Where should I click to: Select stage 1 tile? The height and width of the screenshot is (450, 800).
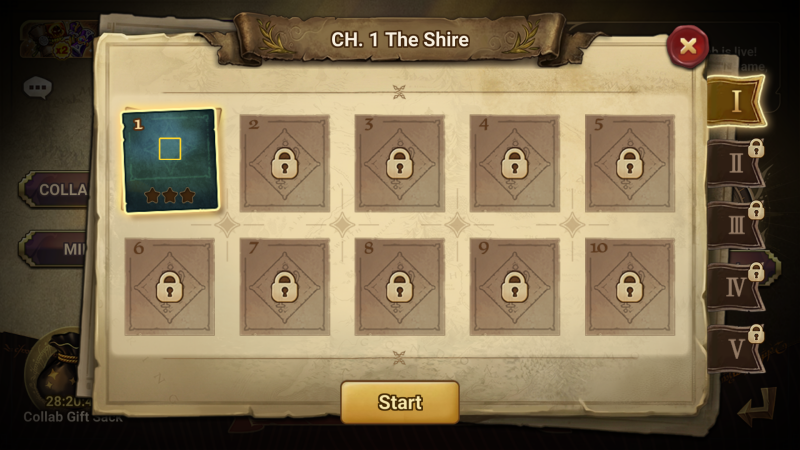170,160
